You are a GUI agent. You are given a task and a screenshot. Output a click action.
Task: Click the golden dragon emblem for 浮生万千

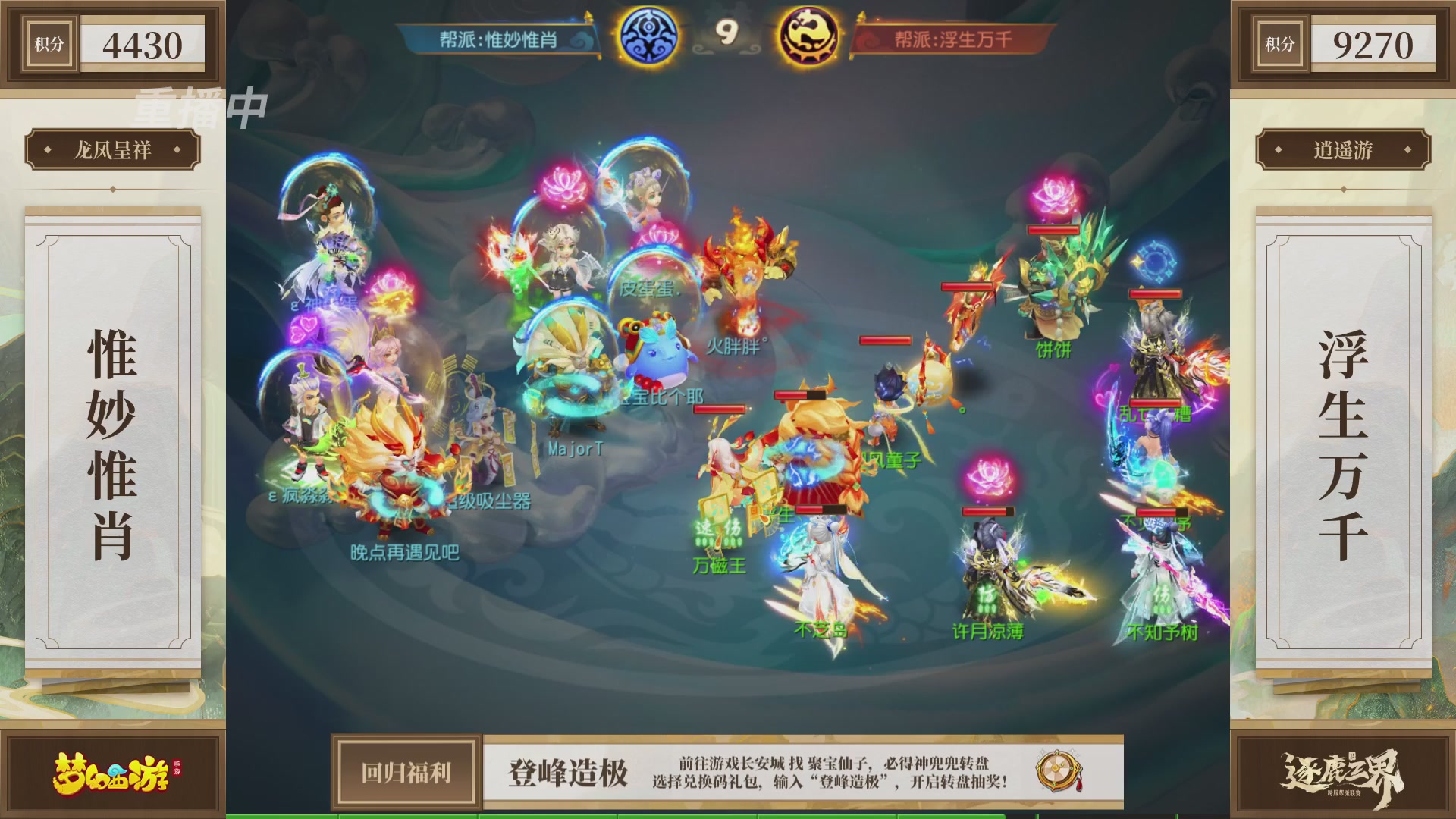click(808, 32)
